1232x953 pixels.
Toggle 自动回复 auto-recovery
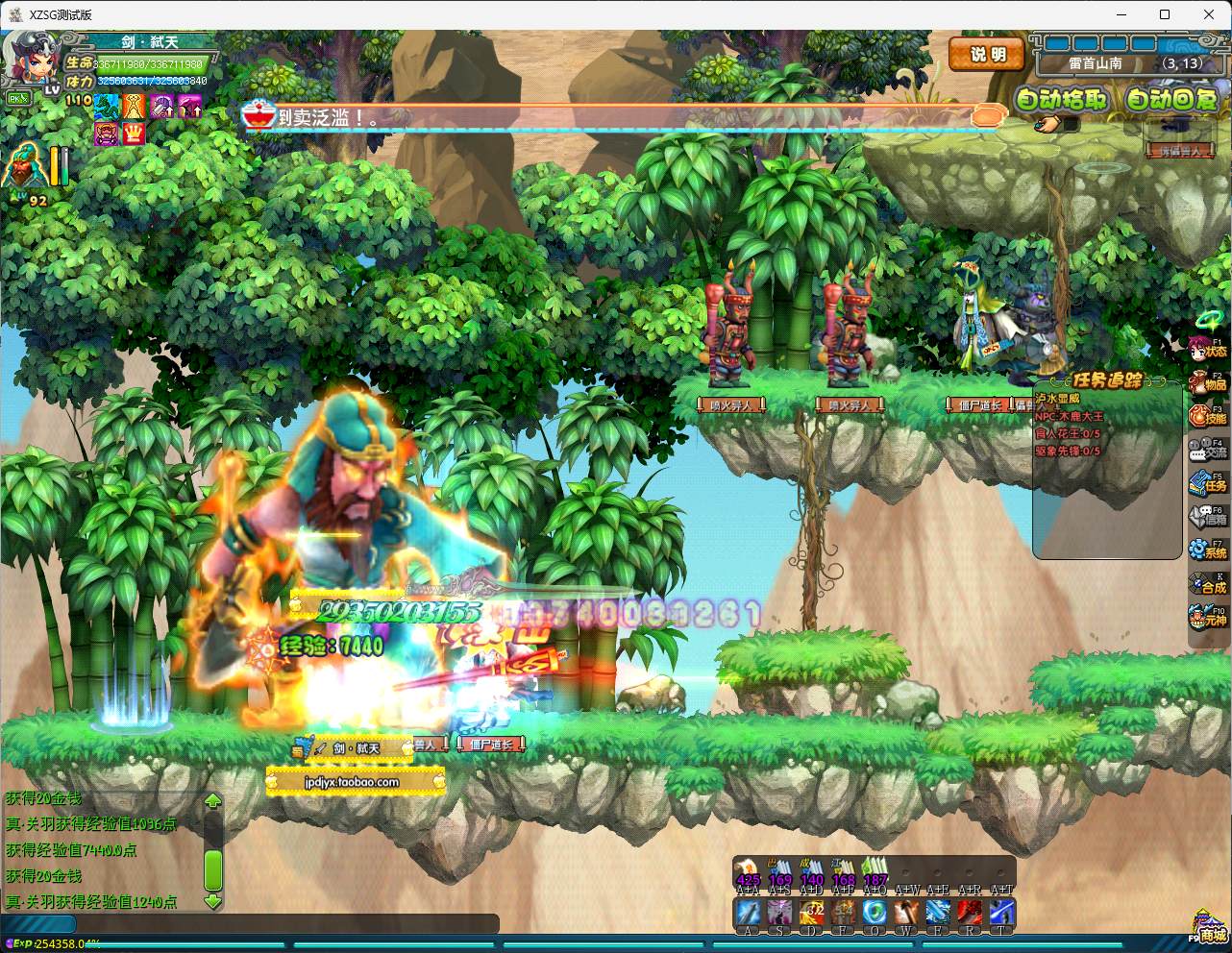tap(1171, 99)
